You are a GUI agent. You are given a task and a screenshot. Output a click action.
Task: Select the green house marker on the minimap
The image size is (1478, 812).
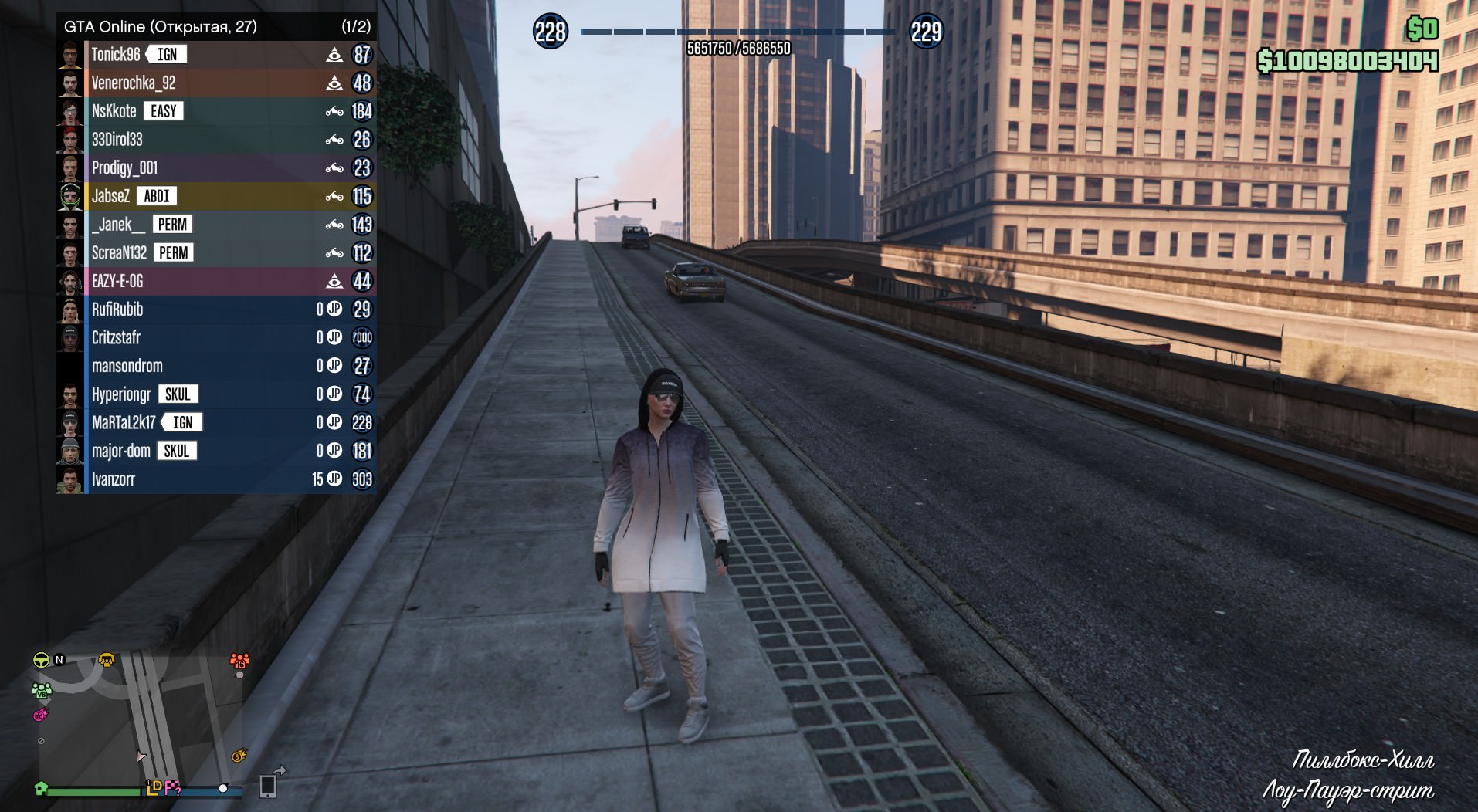[42, 788]
